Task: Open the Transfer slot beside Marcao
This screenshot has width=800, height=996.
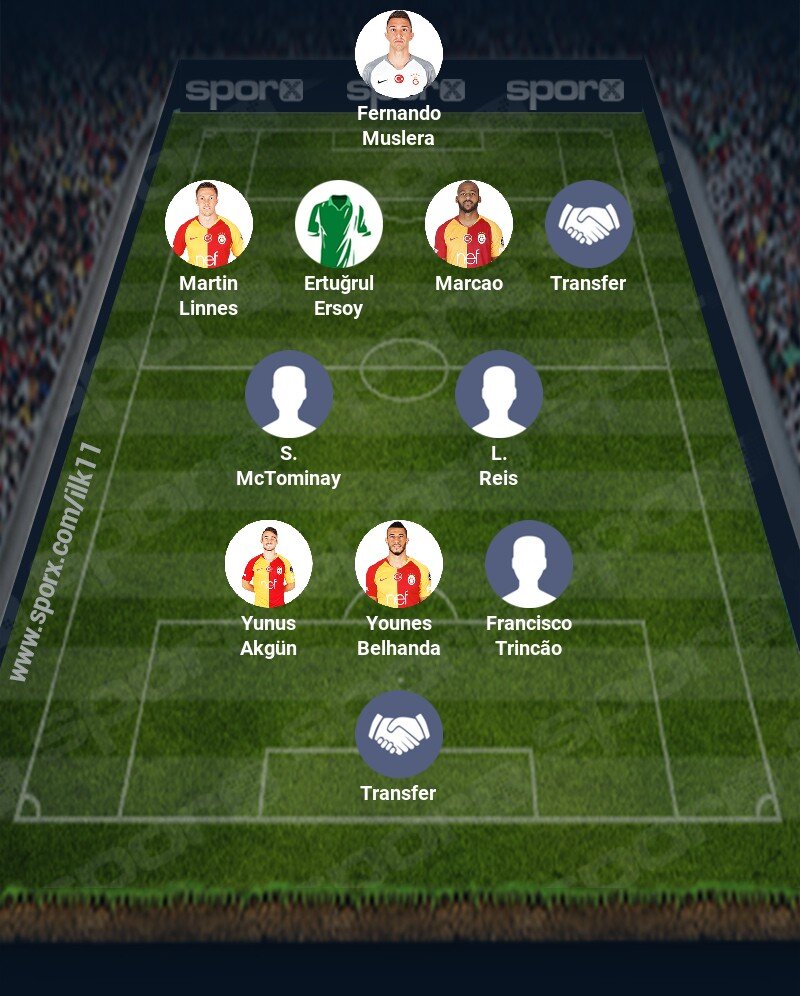Action: pyautogui.click(x=589, y=224)
